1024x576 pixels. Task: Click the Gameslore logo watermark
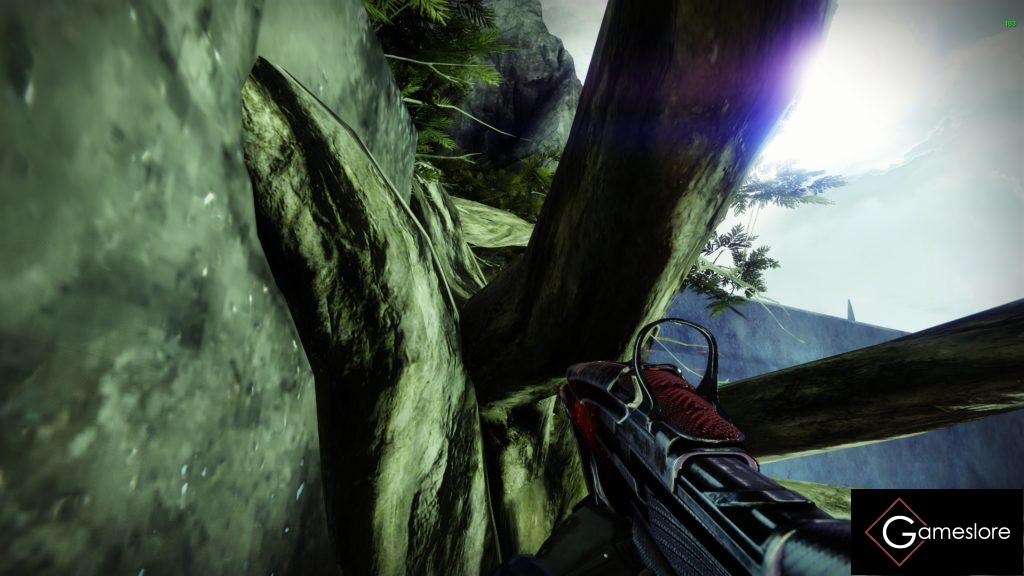pos(936,531)
